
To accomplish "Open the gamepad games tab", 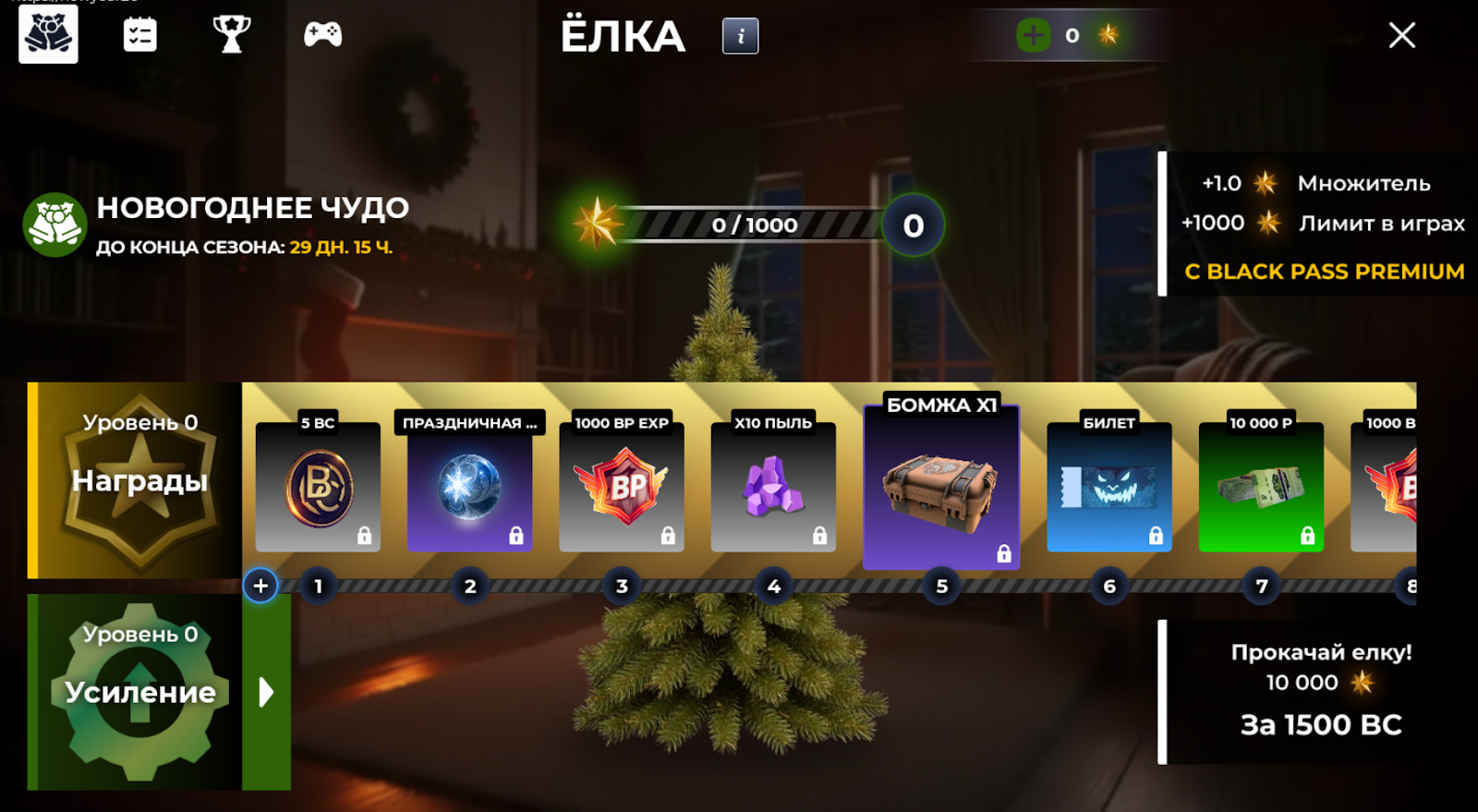I will tap(322, 35).
